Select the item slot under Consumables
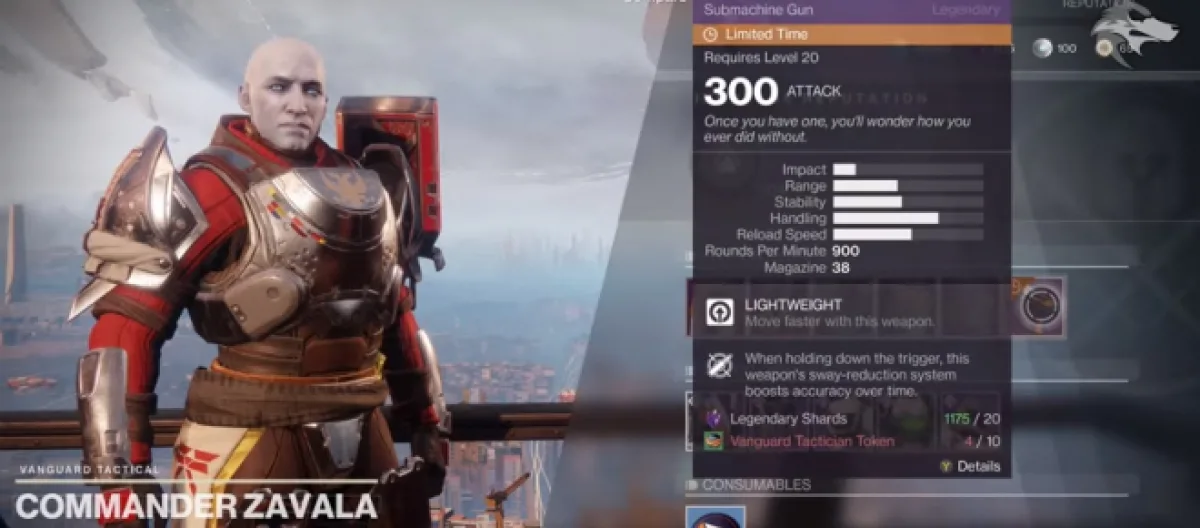This screenshot has height=528, width=1200. [716, 517]
